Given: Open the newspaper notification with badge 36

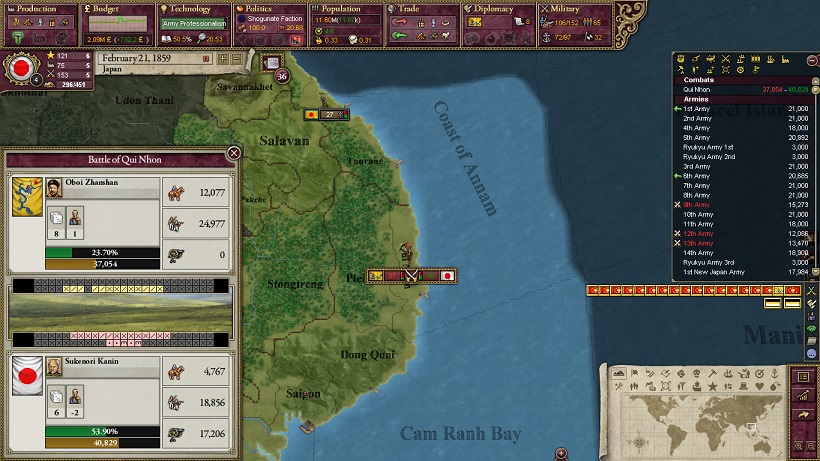Looking at the screenshot, I should pyautogui.click(x=272, y=64).
